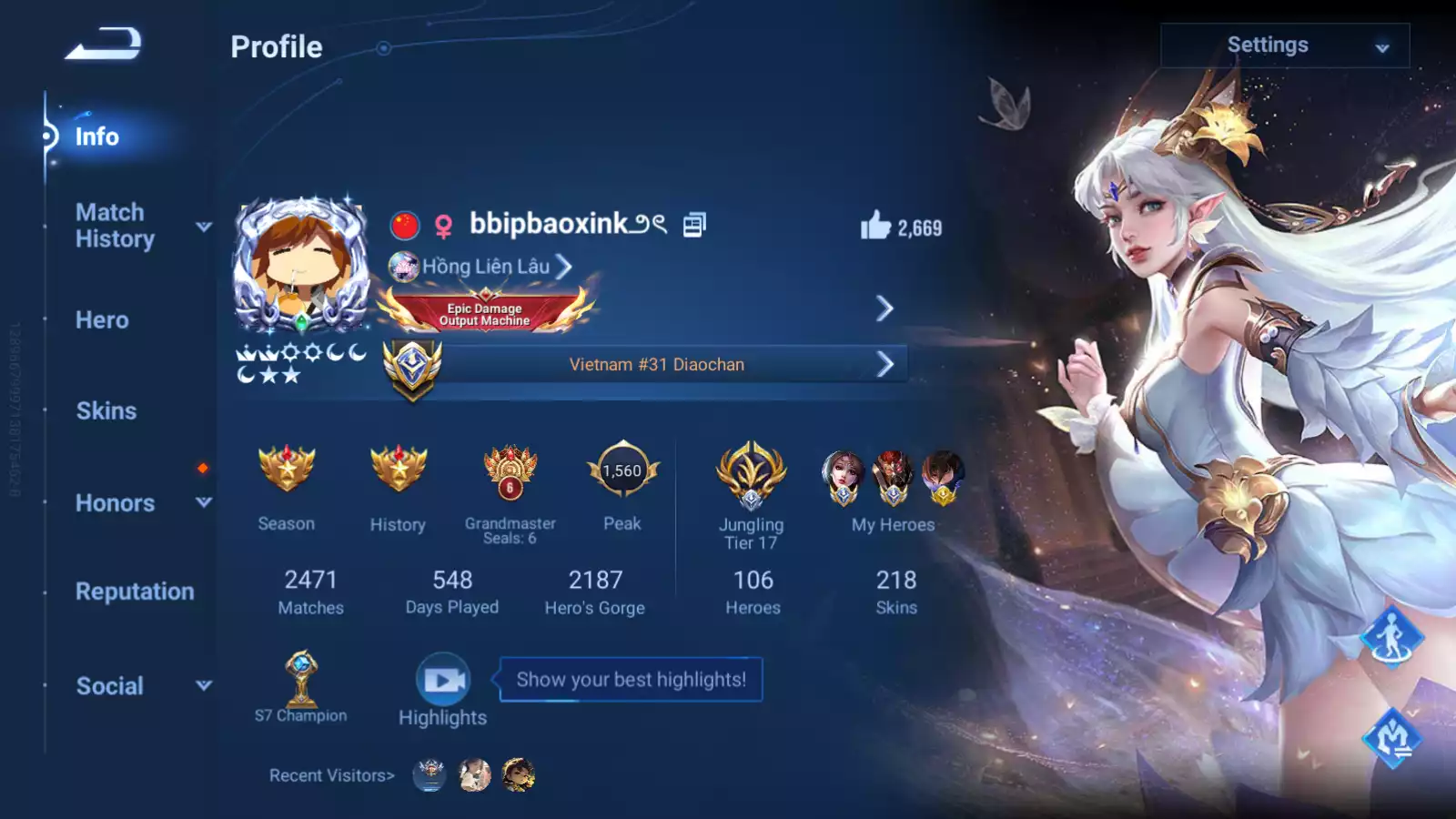Screen dimensions: 1456x819
Task: Open the Grandmaster Seals badge
Action: click(x=510, y=472)
